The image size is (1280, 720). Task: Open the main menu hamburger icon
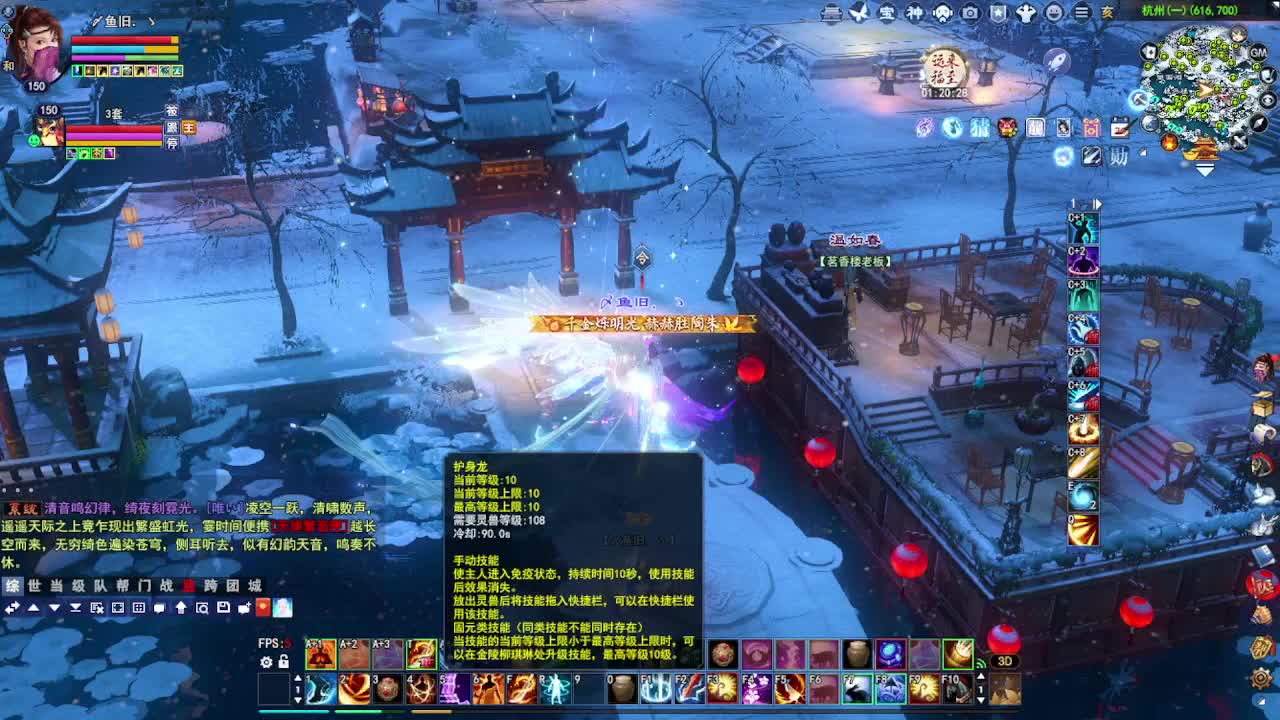[1081, 12]
